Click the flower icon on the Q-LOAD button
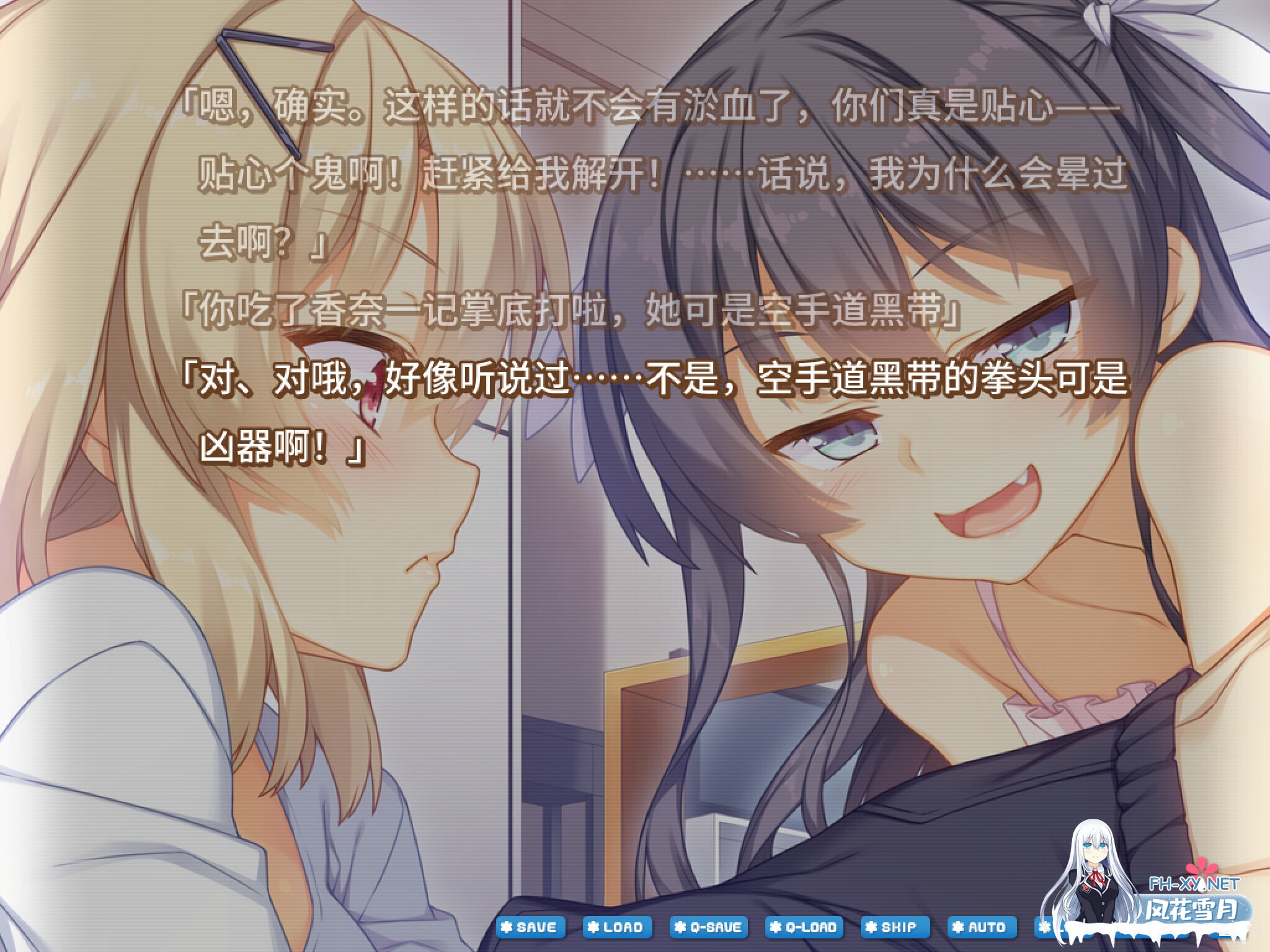 coord(775,927)
